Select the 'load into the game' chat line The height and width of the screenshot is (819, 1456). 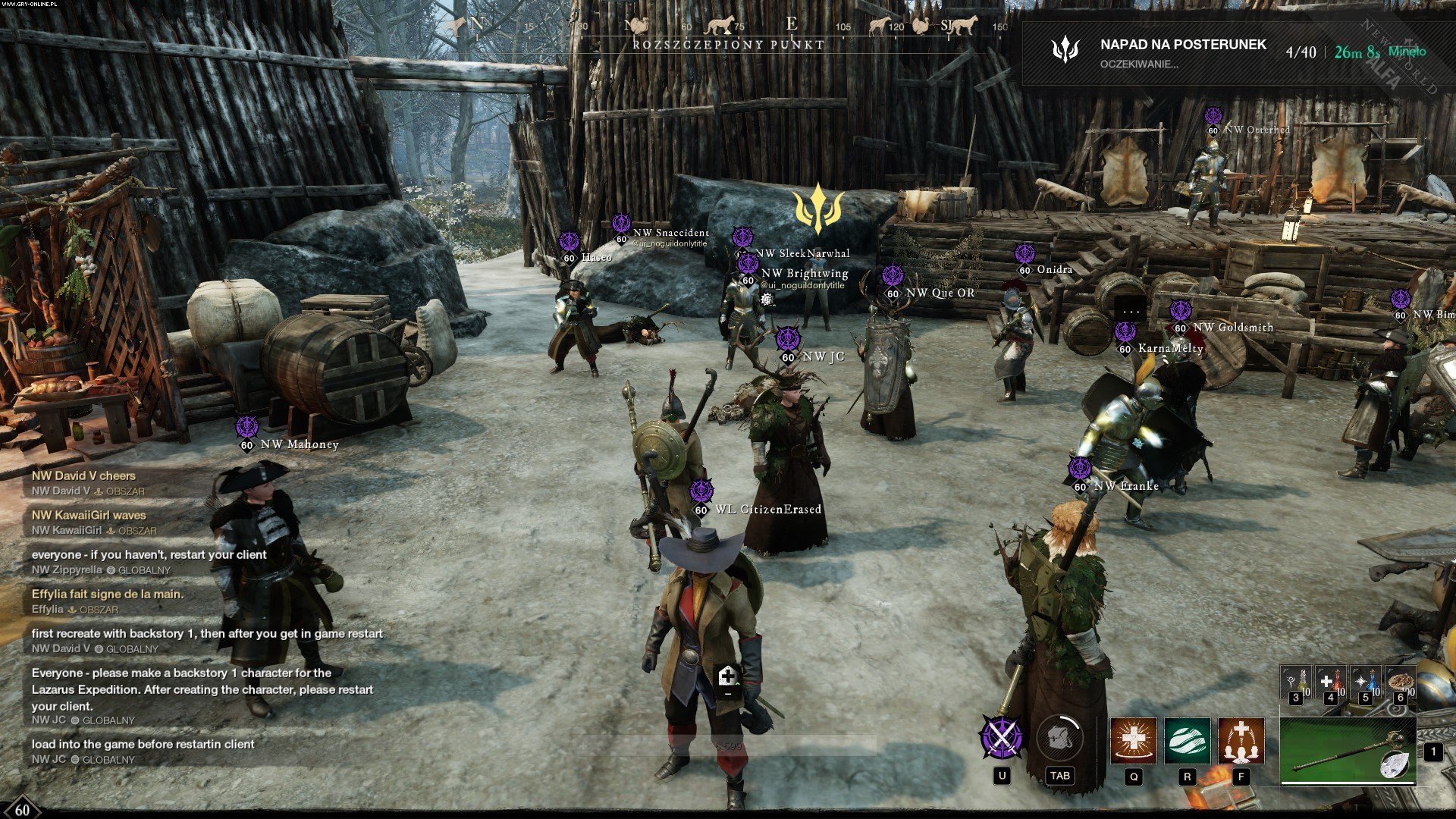point(143,745)
